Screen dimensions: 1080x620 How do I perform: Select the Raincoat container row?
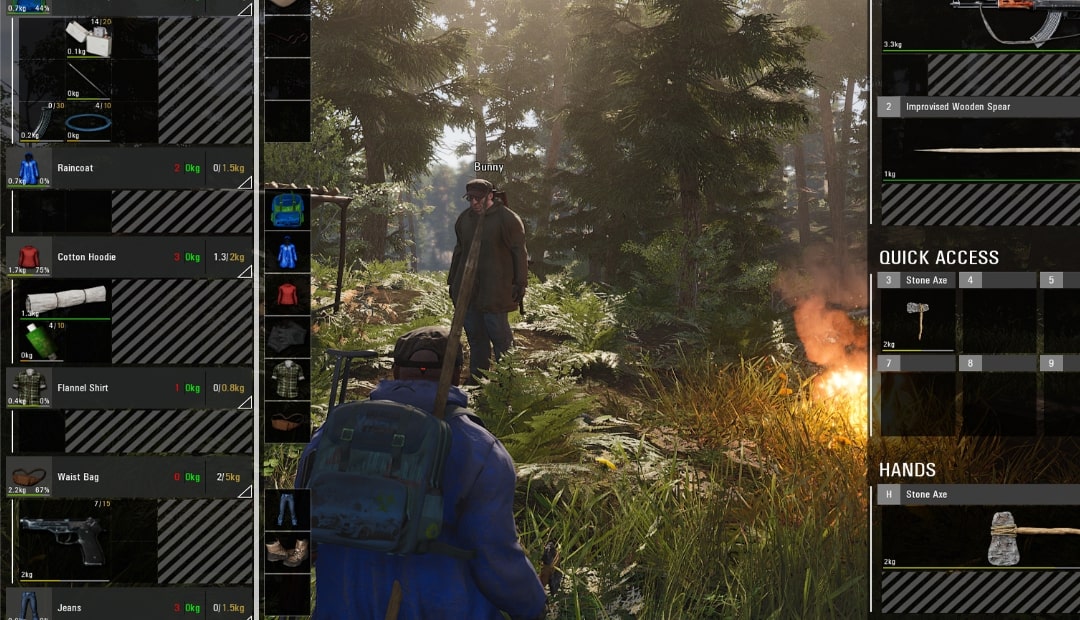(x=120, y=168)
